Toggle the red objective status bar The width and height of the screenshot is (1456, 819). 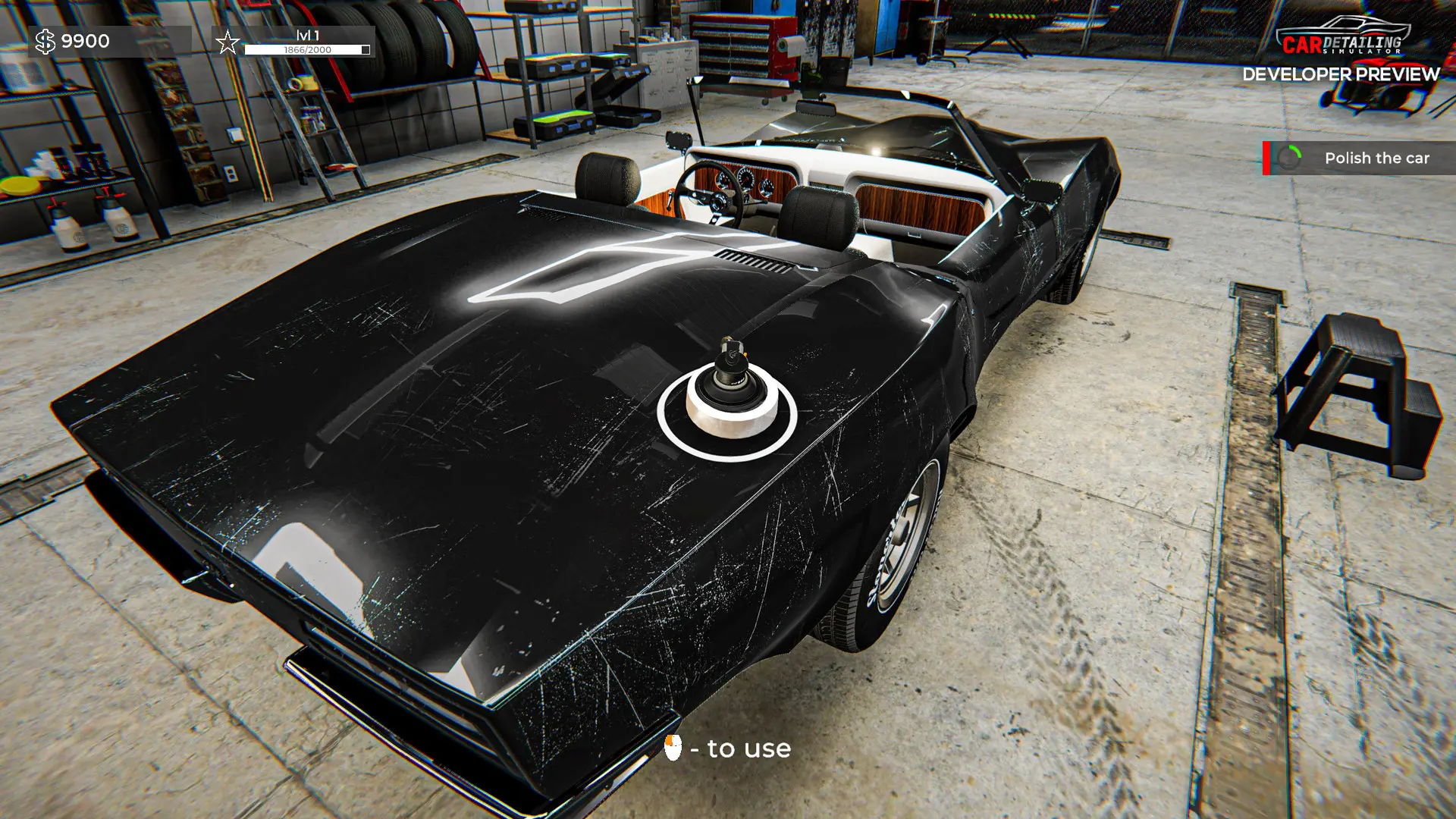pos(1266,158)
